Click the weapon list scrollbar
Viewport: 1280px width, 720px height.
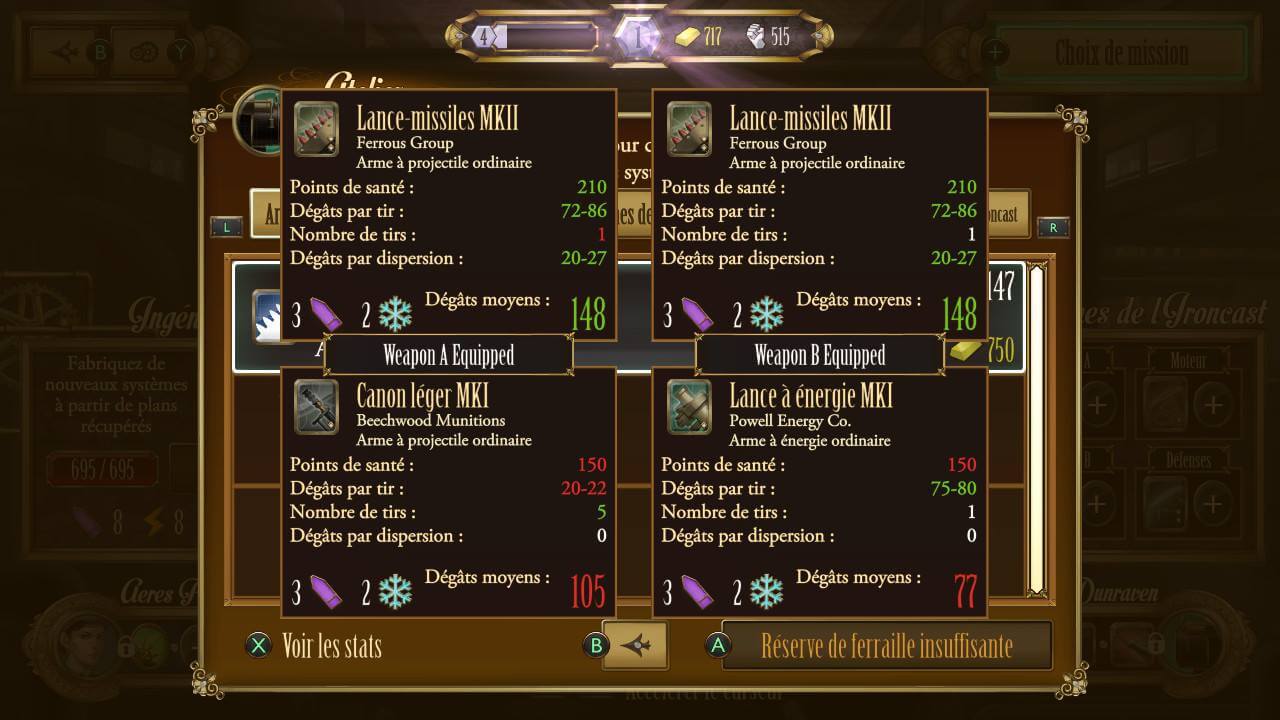(x=1037, y=430)
